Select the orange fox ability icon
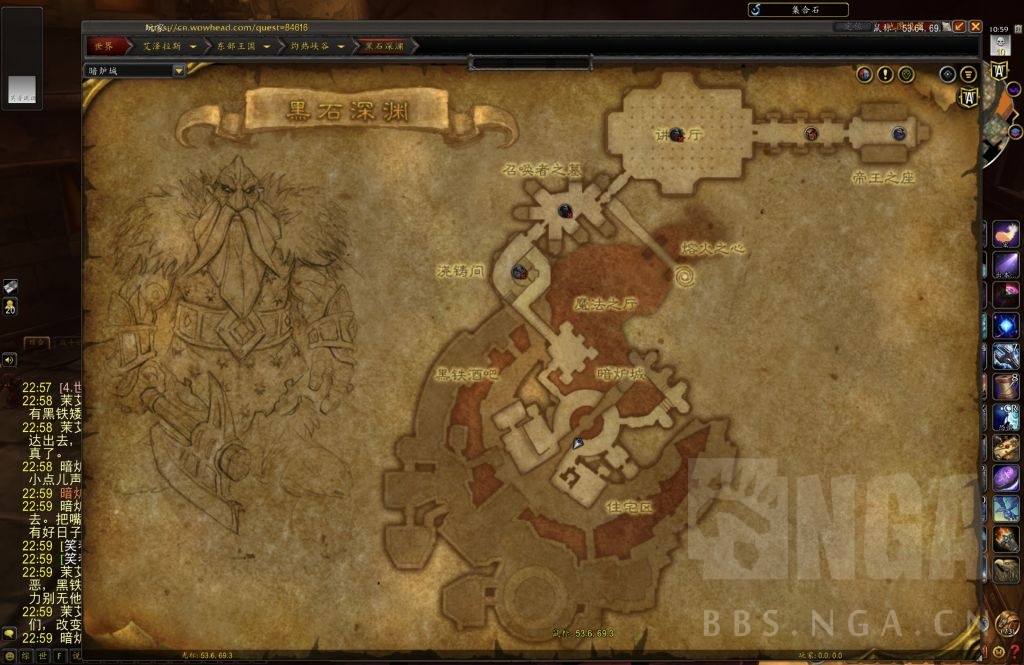The height and width of the screenshot is (665, 1024). [1005, 235]
